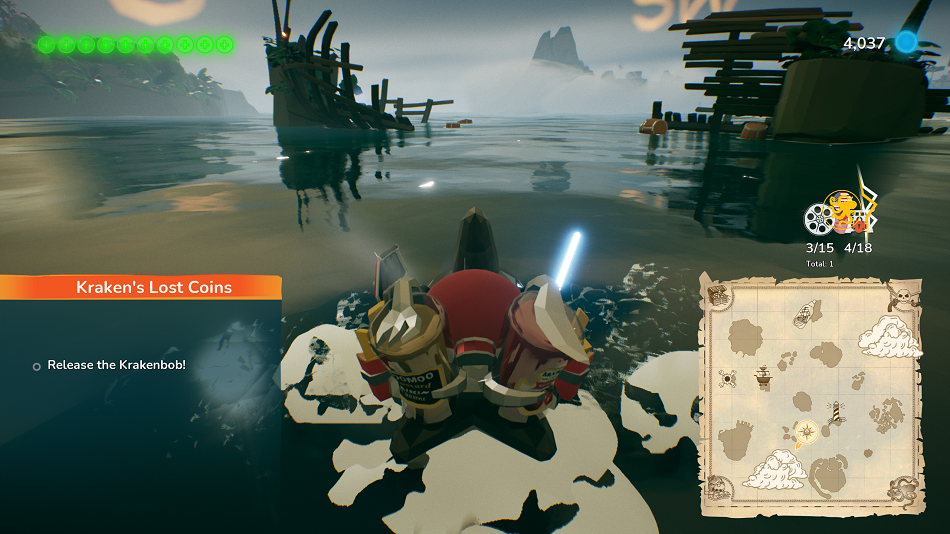This screenshot has height=534, width=950.
Task: Click the Kraken's Lost Coins quest banner
Action: [x=140, y=287]
